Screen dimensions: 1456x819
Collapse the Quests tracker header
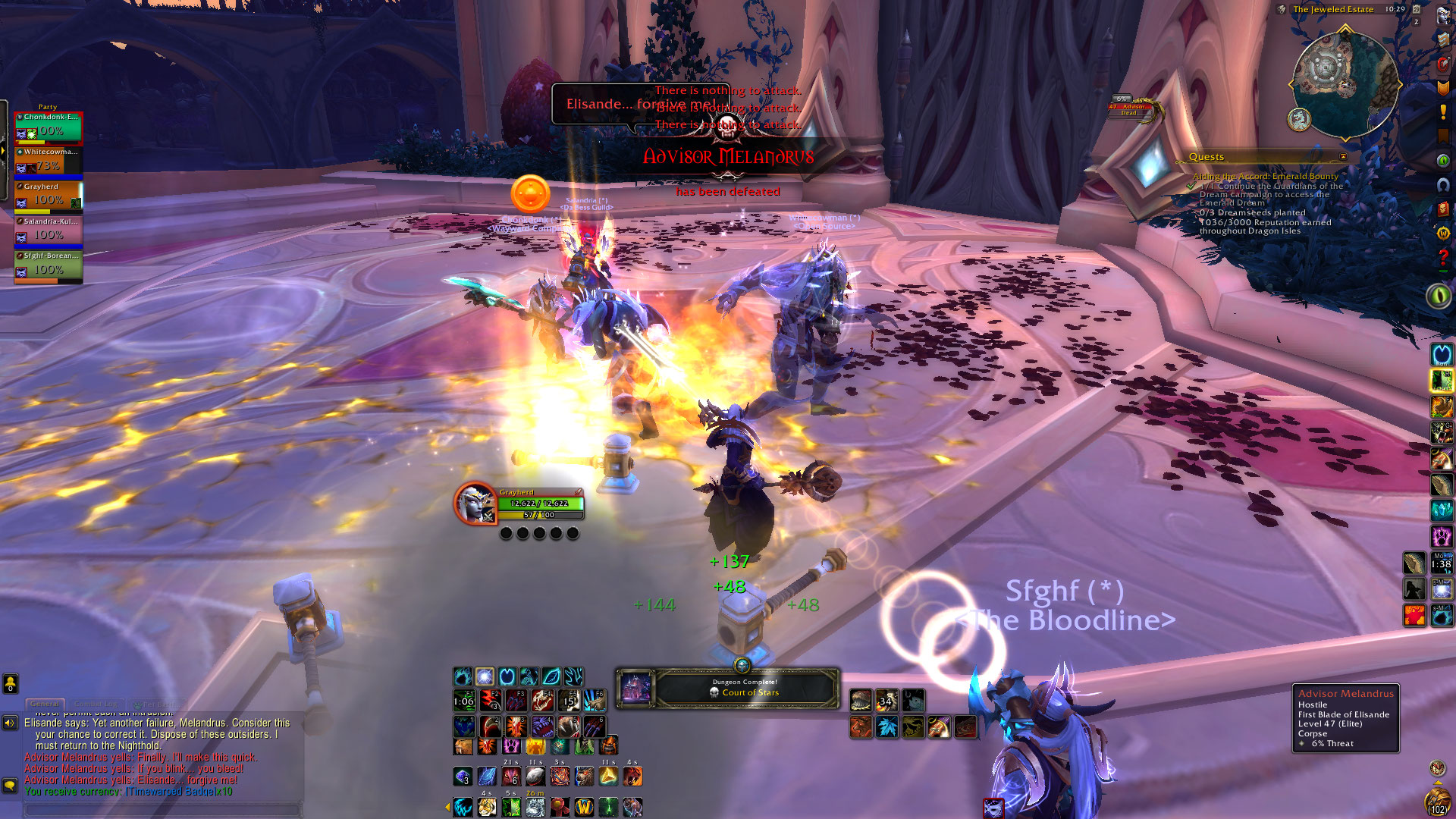(x=1343, y=157)
